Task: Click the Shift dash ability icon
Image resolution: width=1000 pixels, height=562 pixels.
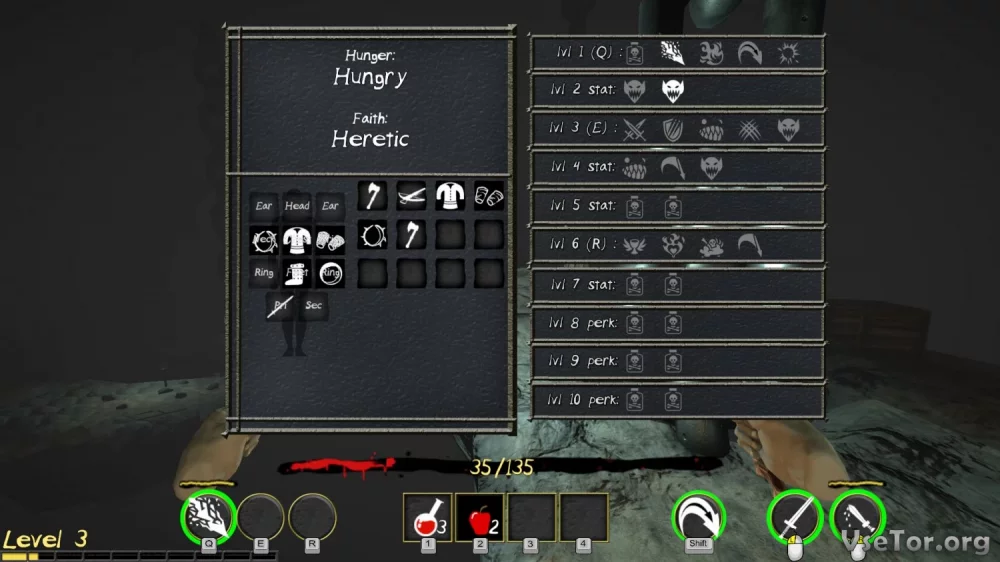Action: click(698, 517)
